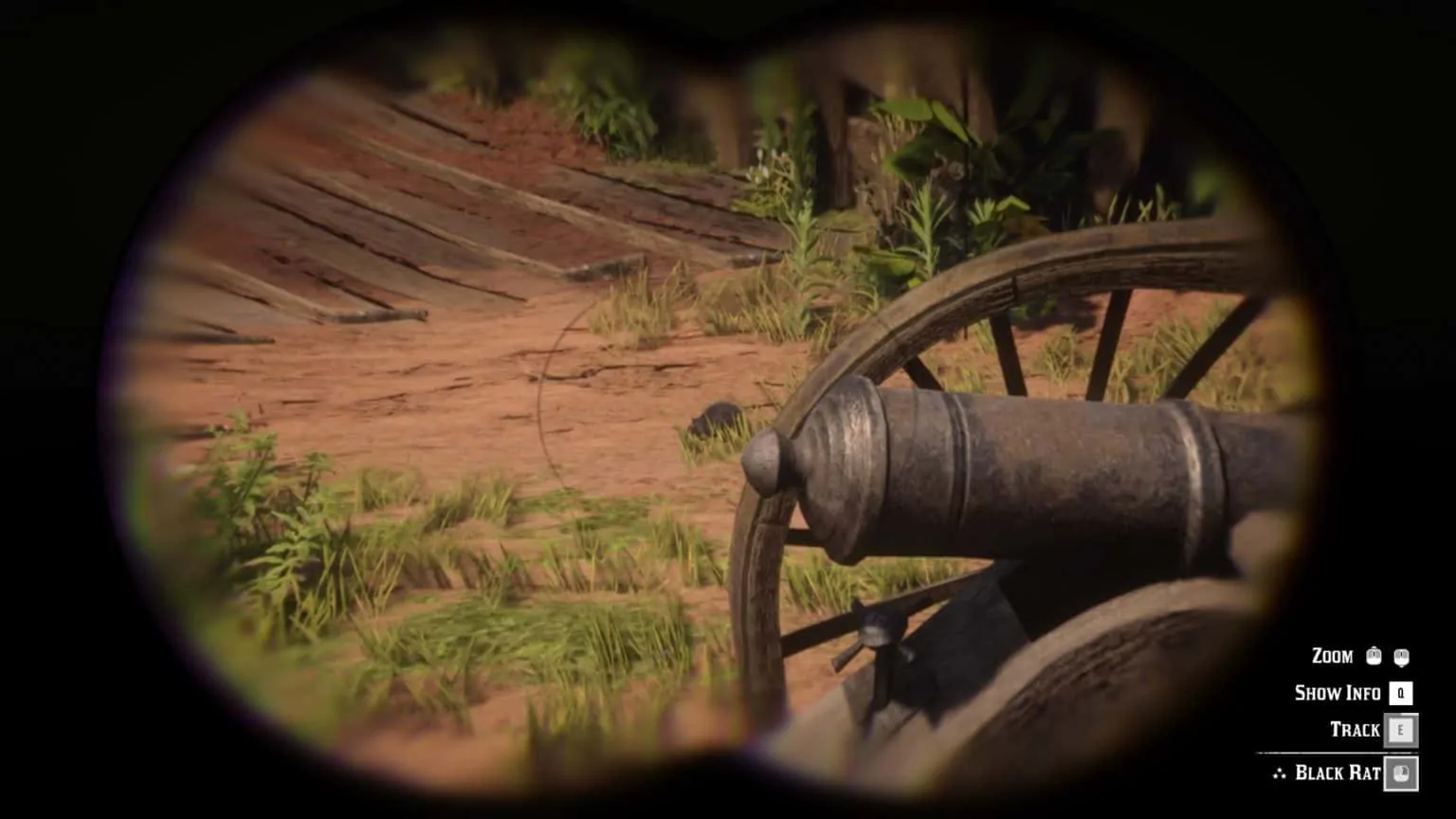1456x819 pixels.
Task: Enable tracking by clicking the Track label
Action: [1356, 728]
